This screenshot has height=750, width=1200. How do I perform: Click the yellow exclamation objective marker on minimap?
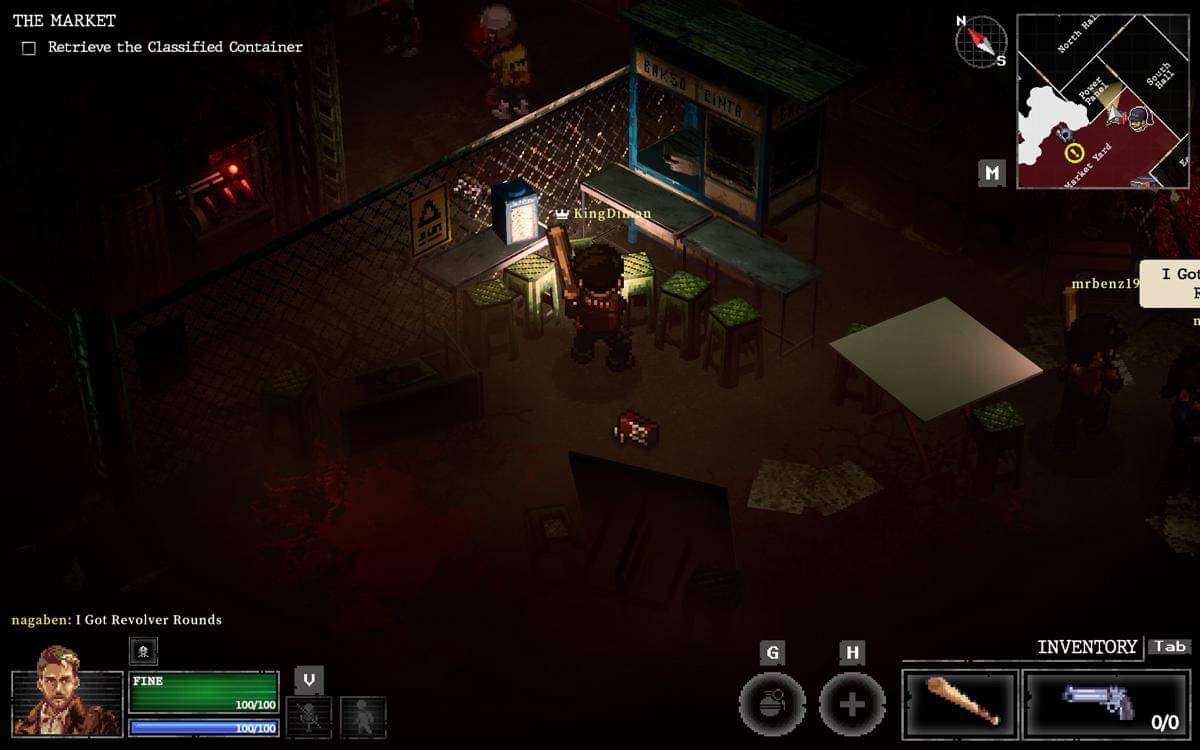pos(1074,153)
